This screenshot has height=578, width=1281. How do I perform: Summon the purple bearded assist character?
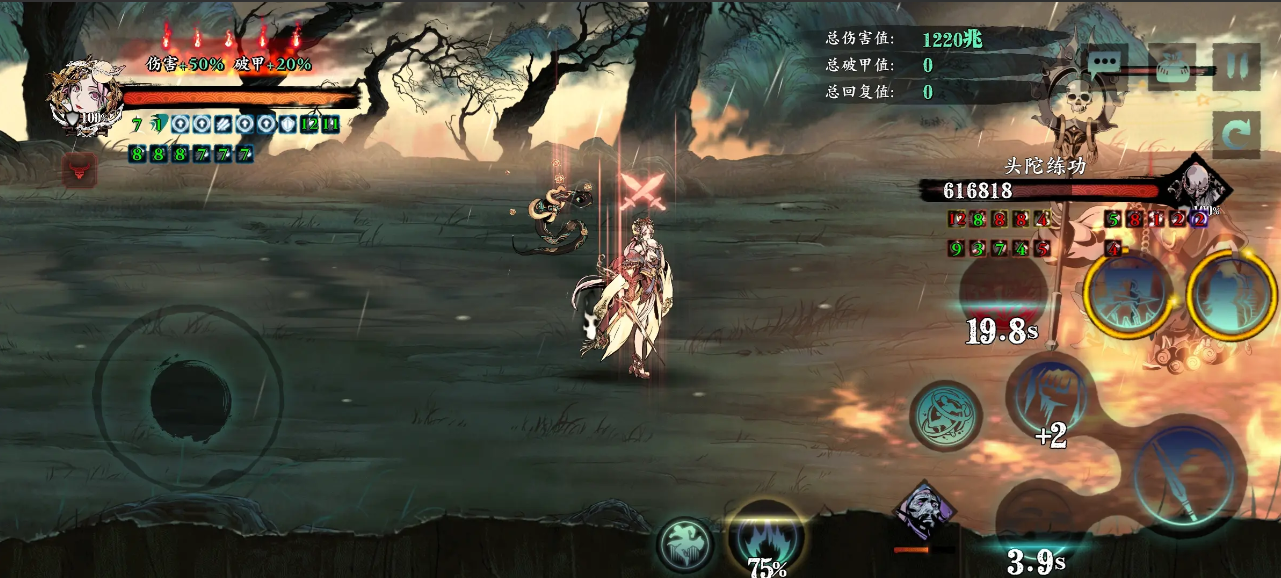point(924,514)
